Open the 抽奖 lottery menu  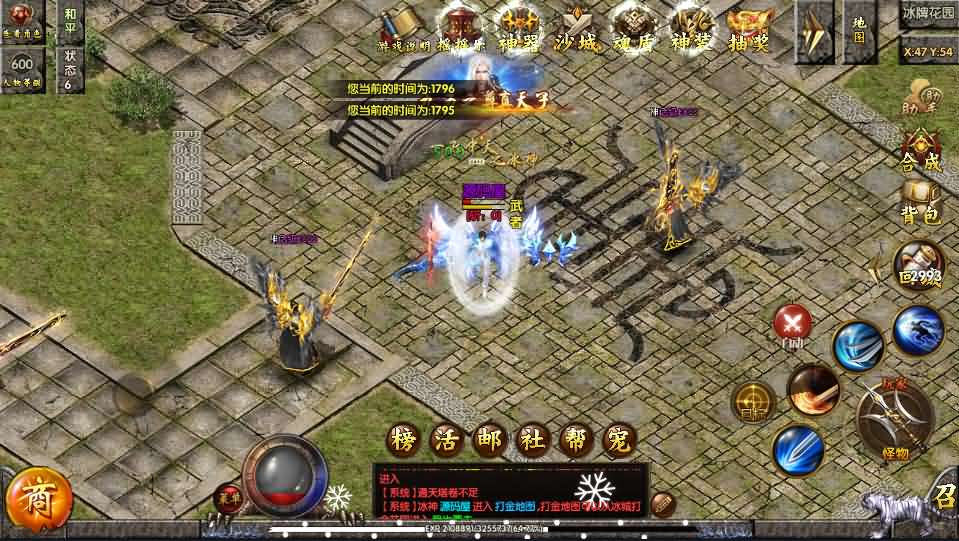tap(750, 29)
